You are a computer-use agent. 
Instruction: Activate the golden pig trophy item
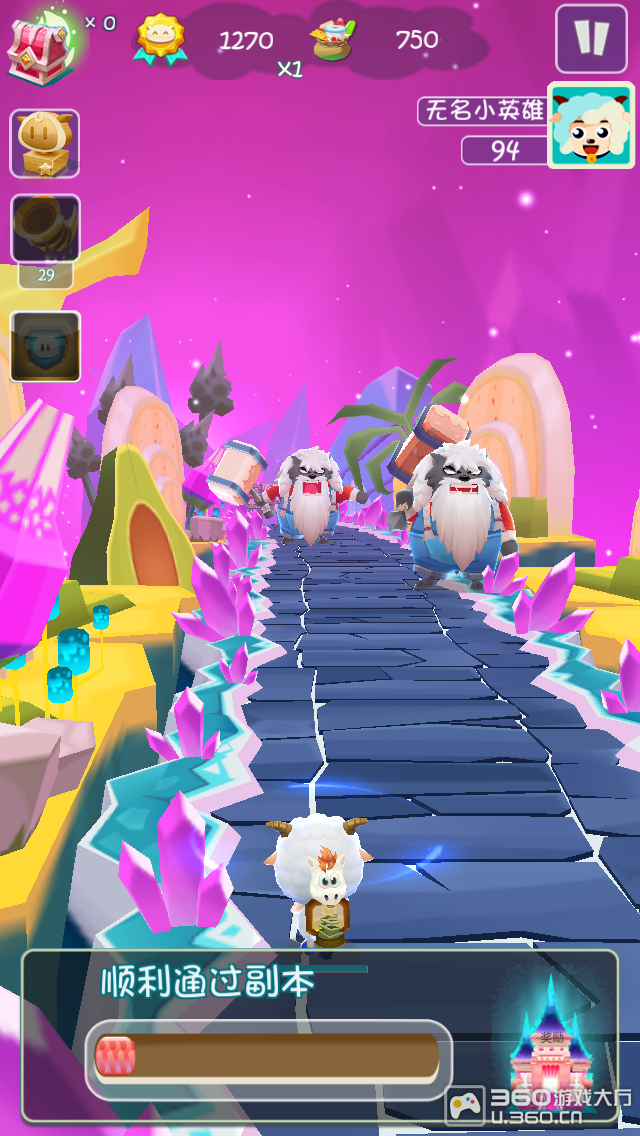45,144
